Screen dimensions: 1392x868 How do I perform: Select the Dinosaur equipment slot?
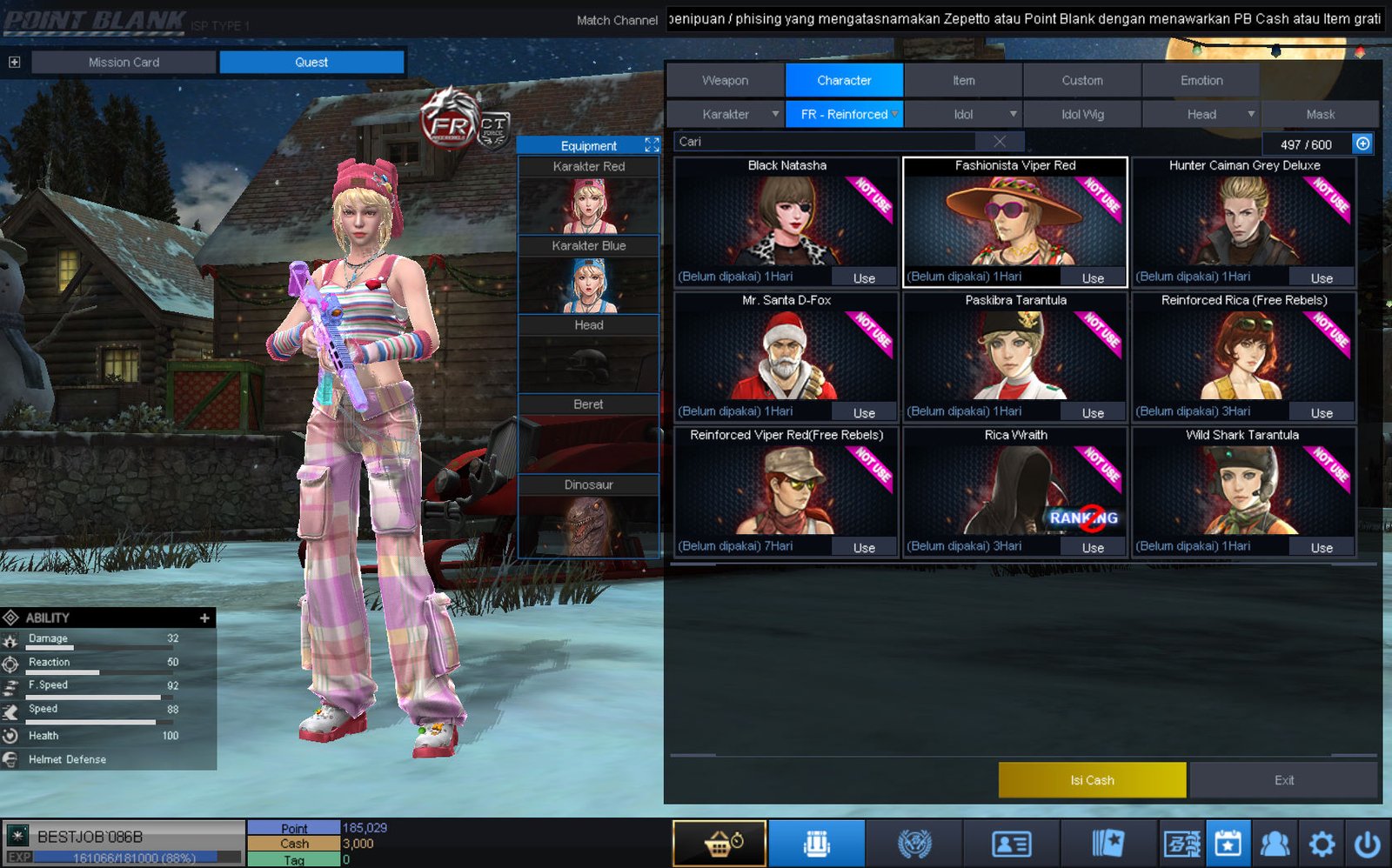pos(588,518)
